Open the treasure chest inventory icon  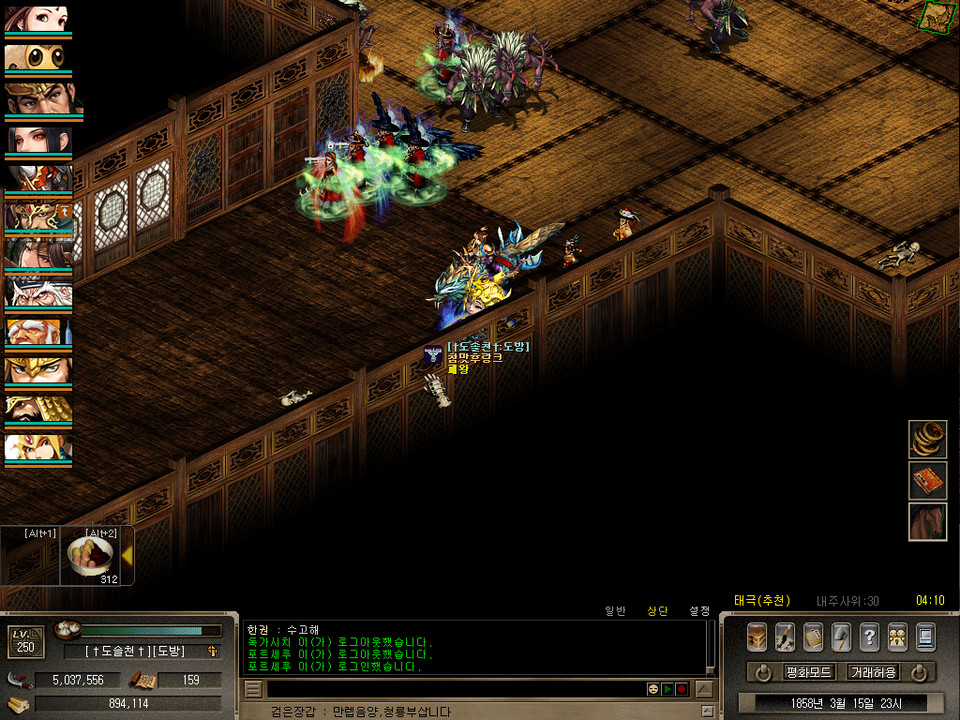click(x=757, y=637)
